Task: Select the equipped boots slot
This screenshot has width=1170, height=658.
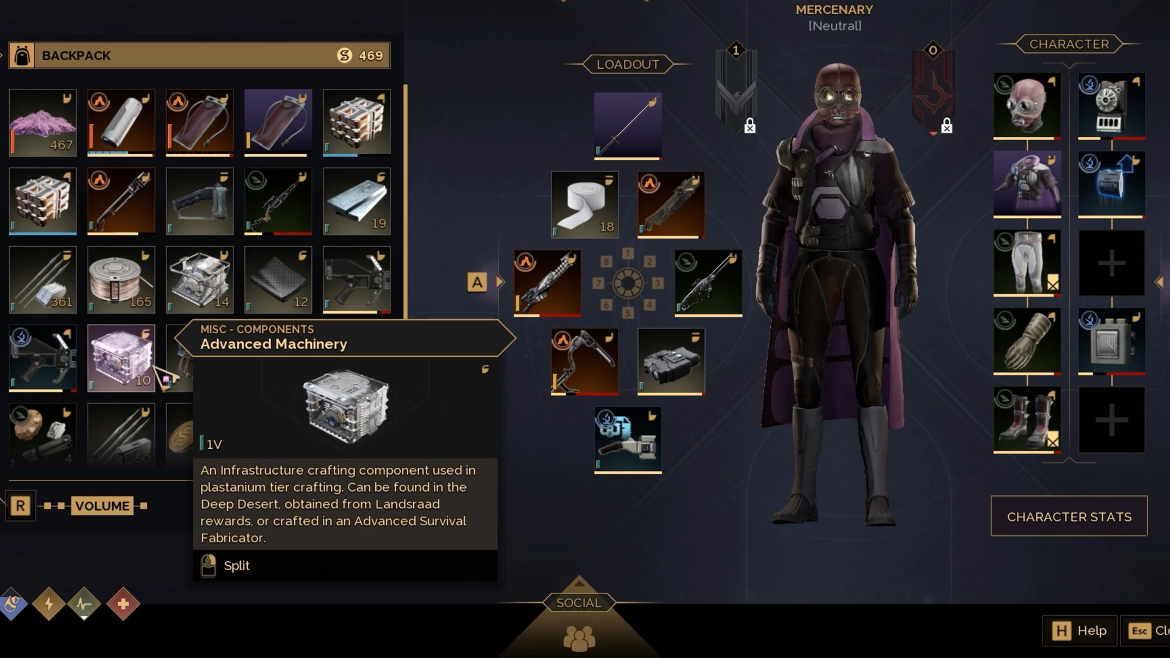Action: tap(1026, 419)
